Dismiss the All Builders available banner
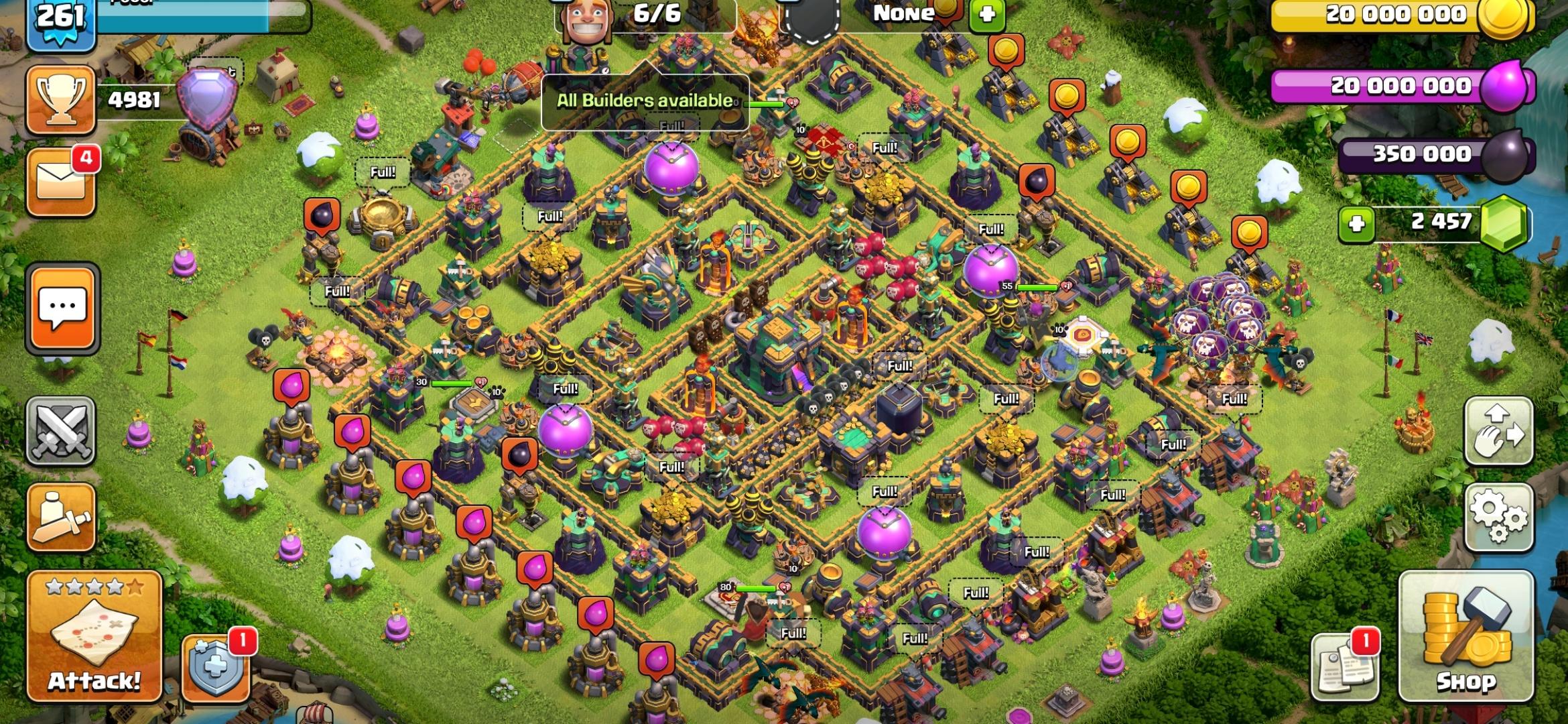Screen dimensions: 1568x724 (645, 102)
